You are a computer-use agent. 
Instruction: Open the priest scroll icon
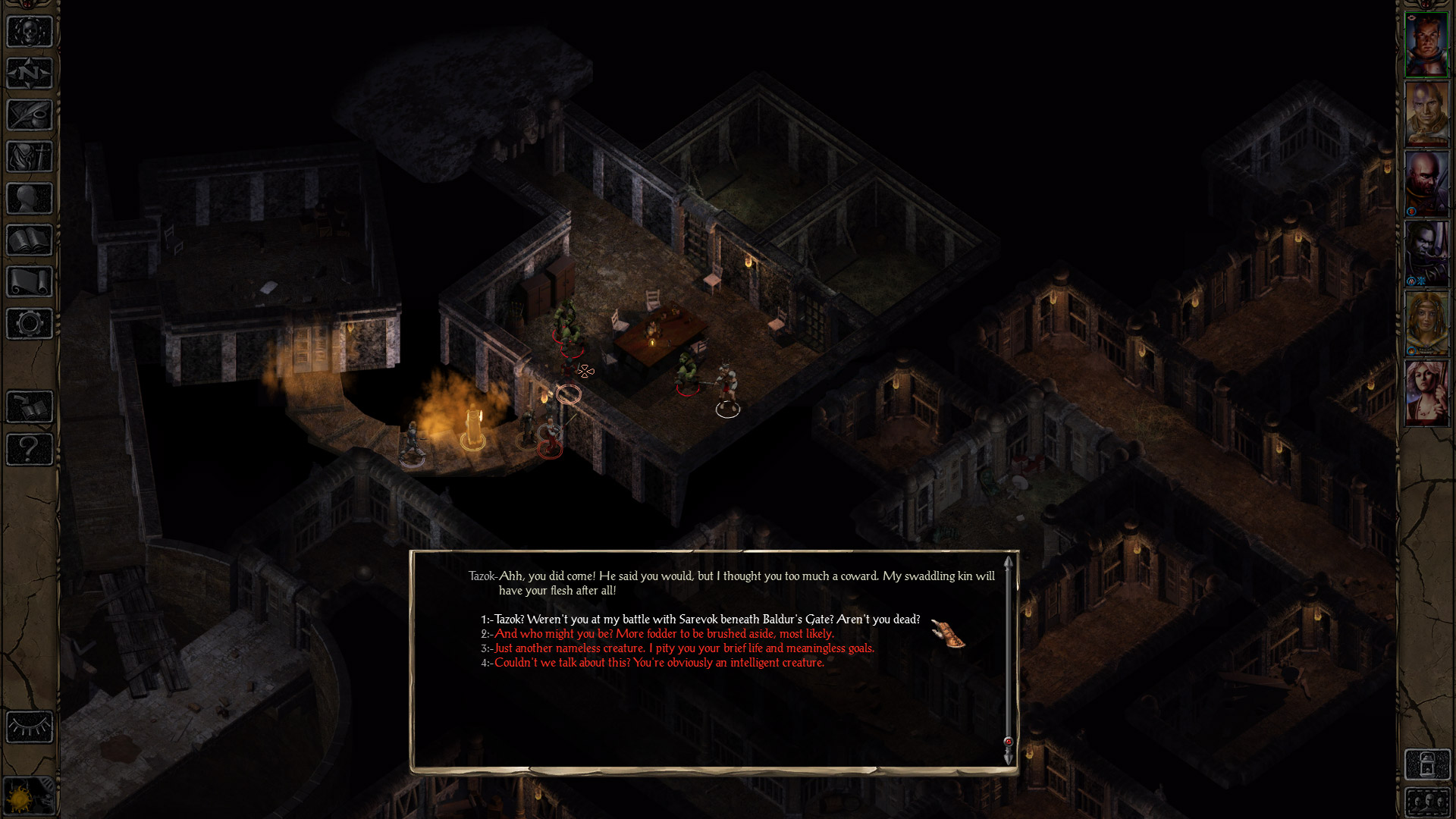30,282
